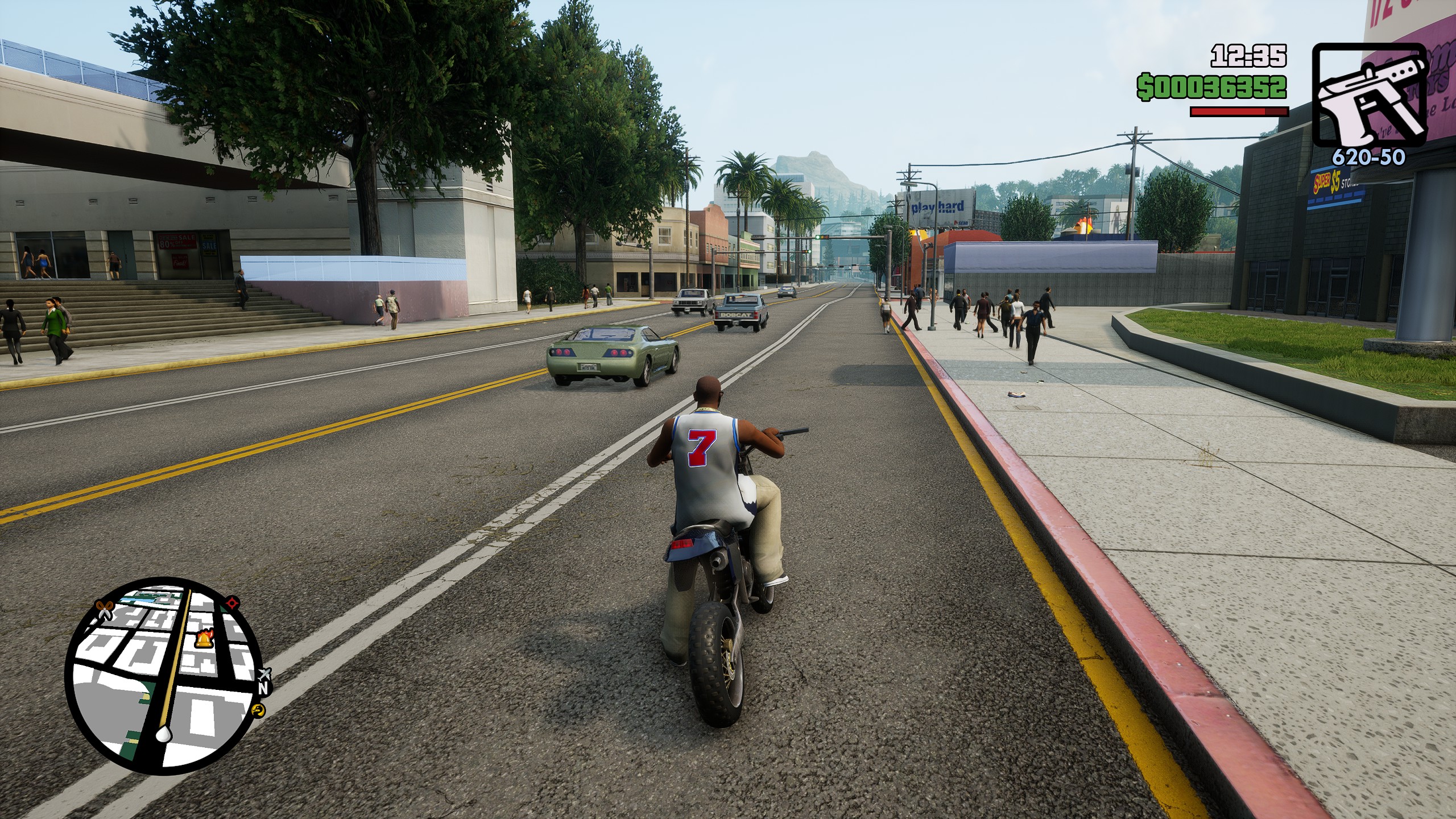Image resolution: width=1456 pixels, height=819 pixels.
Task: Click the airplane airport icon on the minimap edge
Action: tap(265, 674)
